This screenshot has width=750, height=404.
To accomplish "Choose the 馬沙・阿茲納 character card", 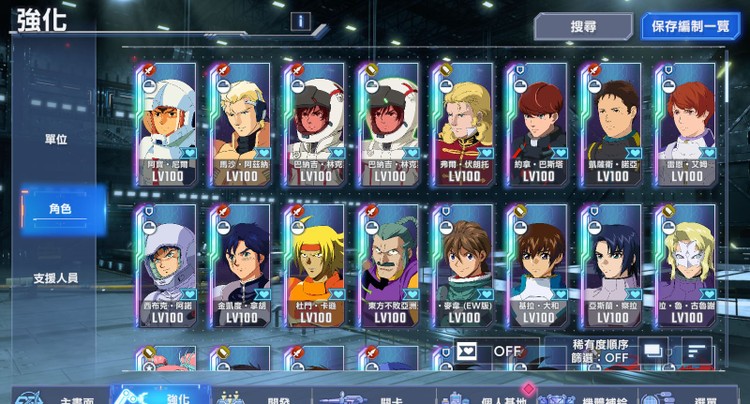I will point(242,124).
